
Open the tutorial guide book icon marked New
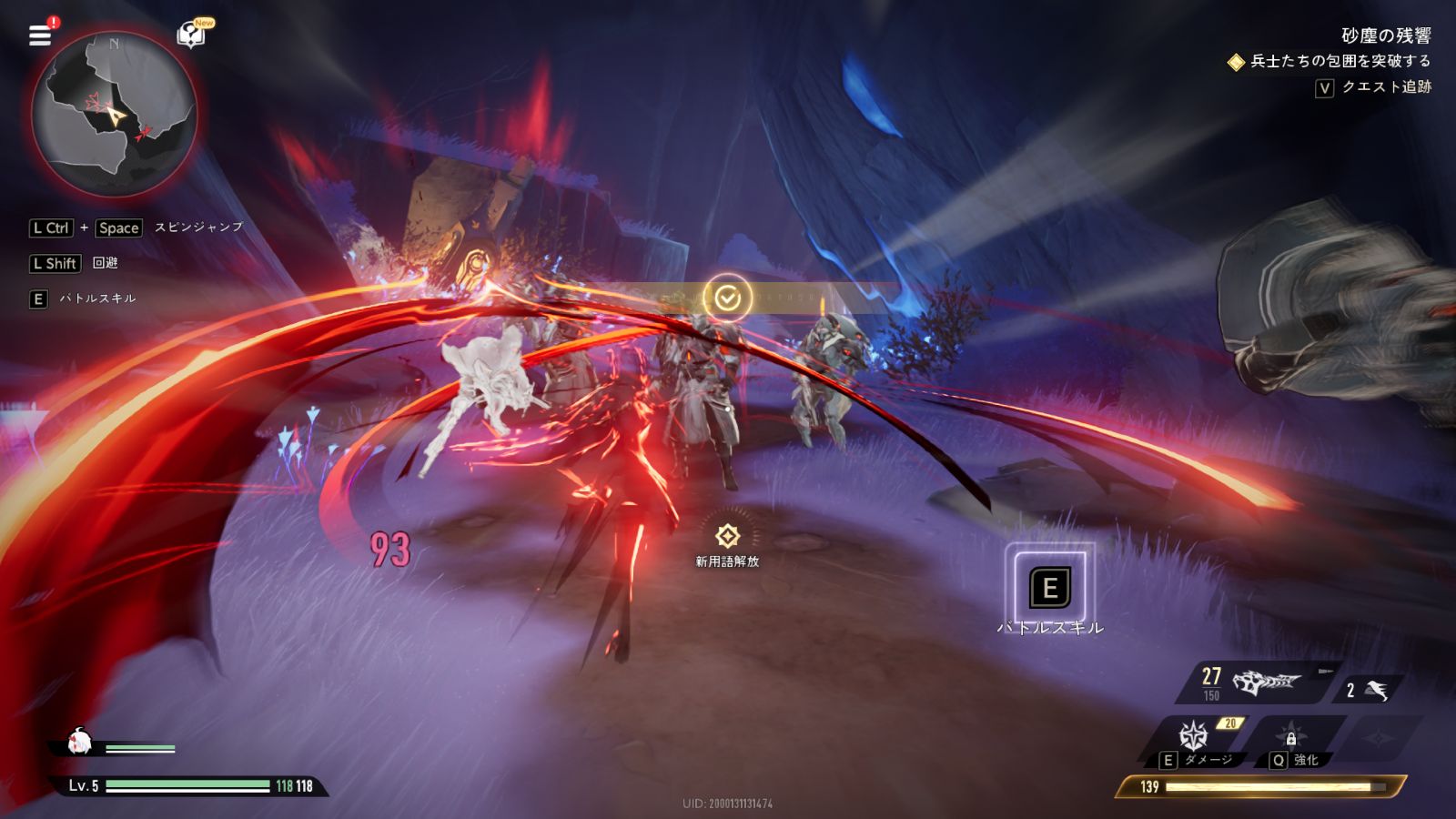[x=191, y=35]
